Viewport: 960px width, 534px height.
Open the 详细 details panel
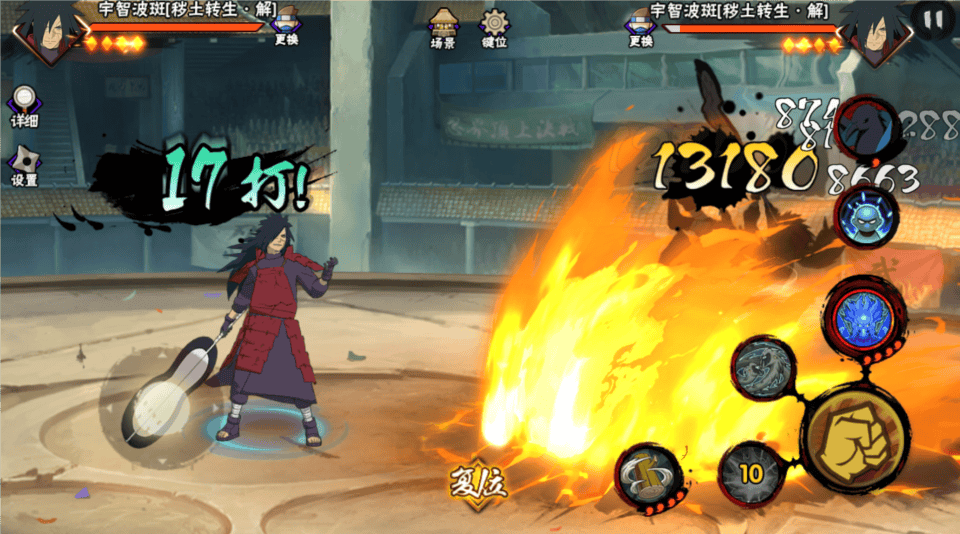[x=24, y=106]
